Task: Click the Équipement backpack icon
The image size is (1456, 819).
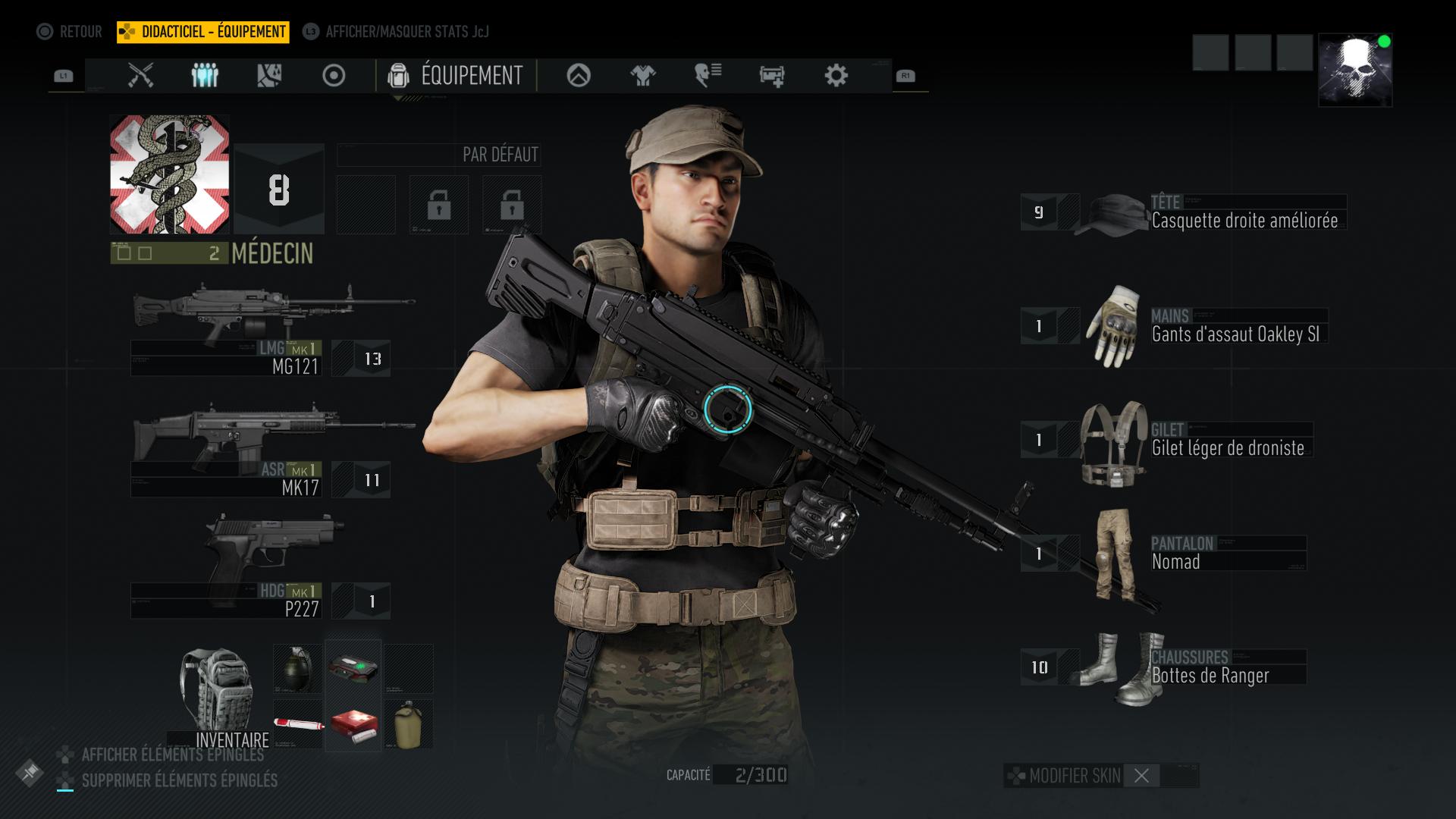Action: (398, 76)
